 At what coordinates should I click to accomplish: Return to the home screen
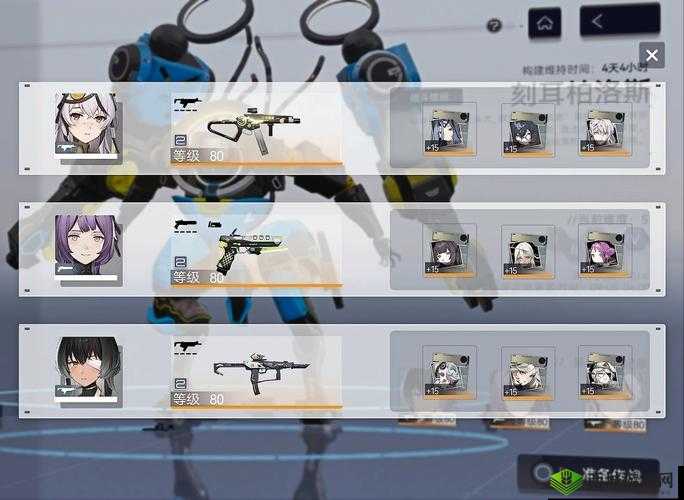[544, 22]
